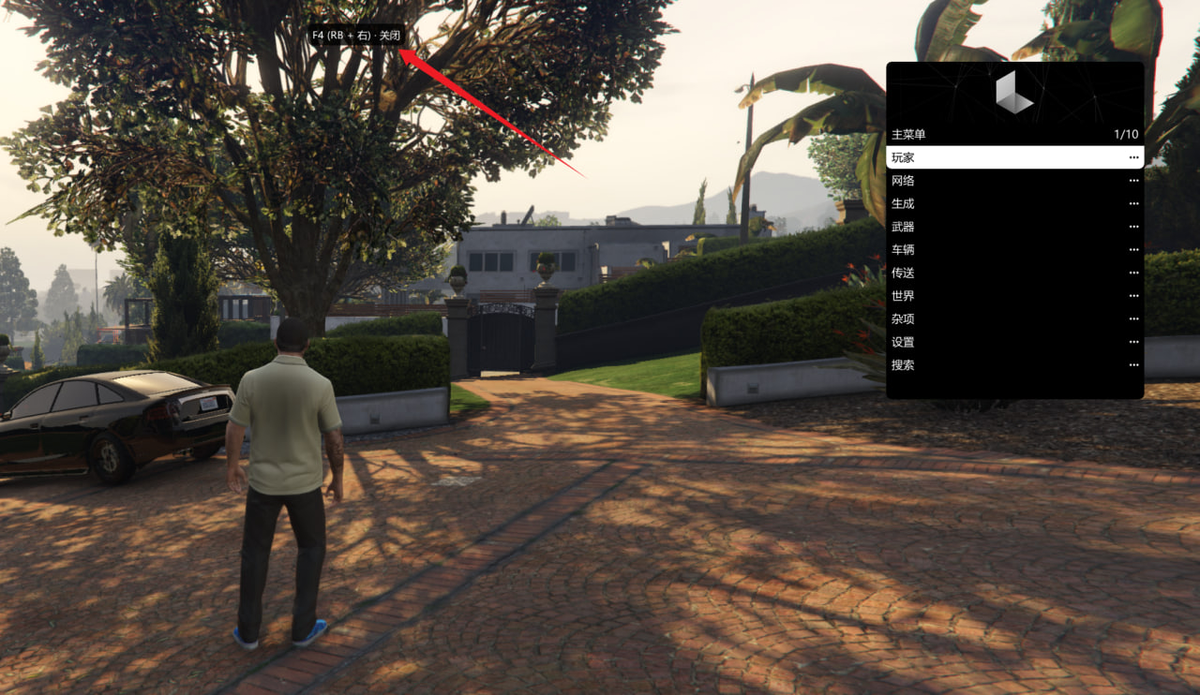This screenshot has width=1200, height=695.
Task: Select the 搜索 search entry
Action: [1014, 365]
